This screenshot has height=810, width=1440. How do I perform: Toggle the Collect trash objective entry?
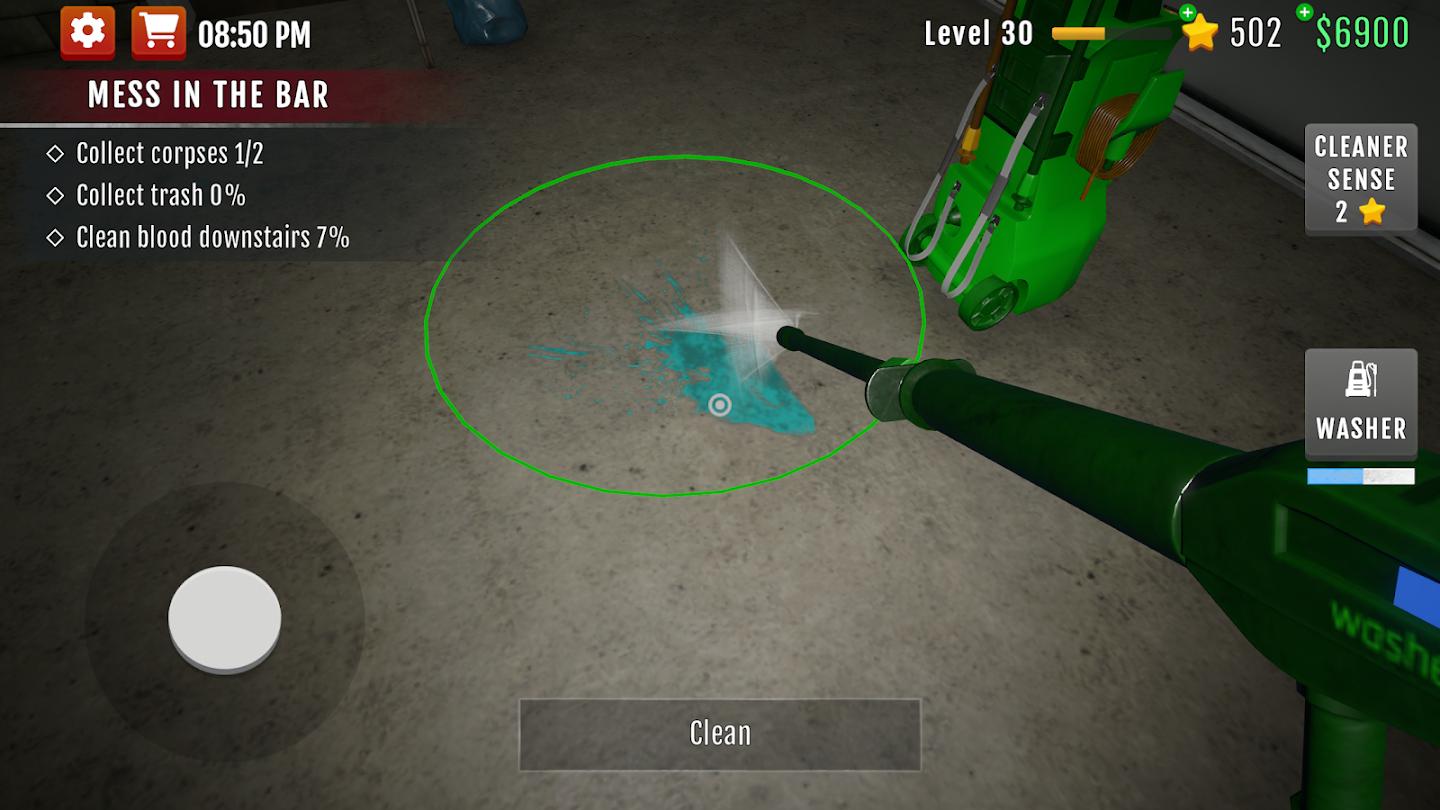coord(148,195)
